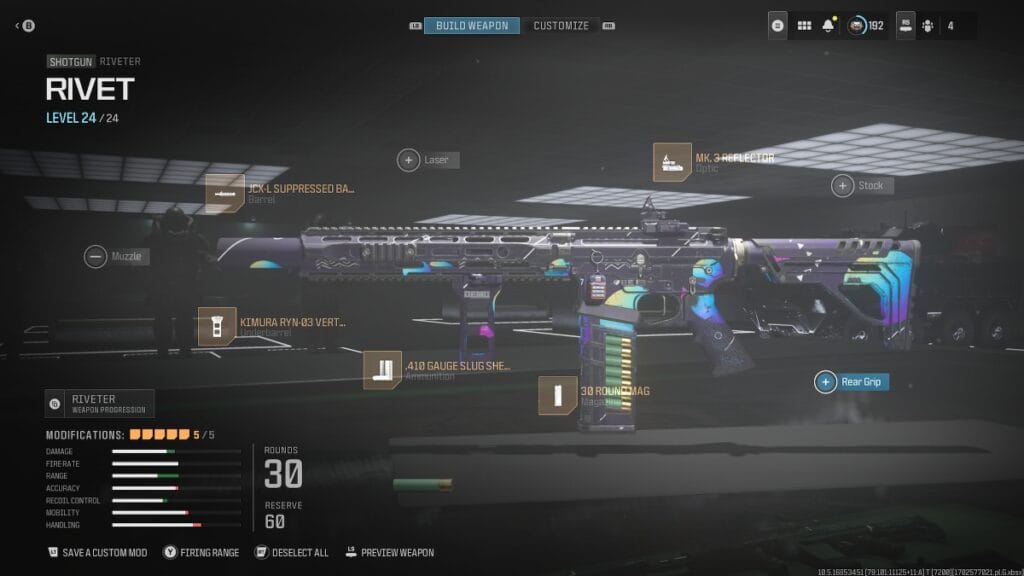Screen dimensions: 1024x576
Task: Enter the Firing Range
Action: point(202,552)
